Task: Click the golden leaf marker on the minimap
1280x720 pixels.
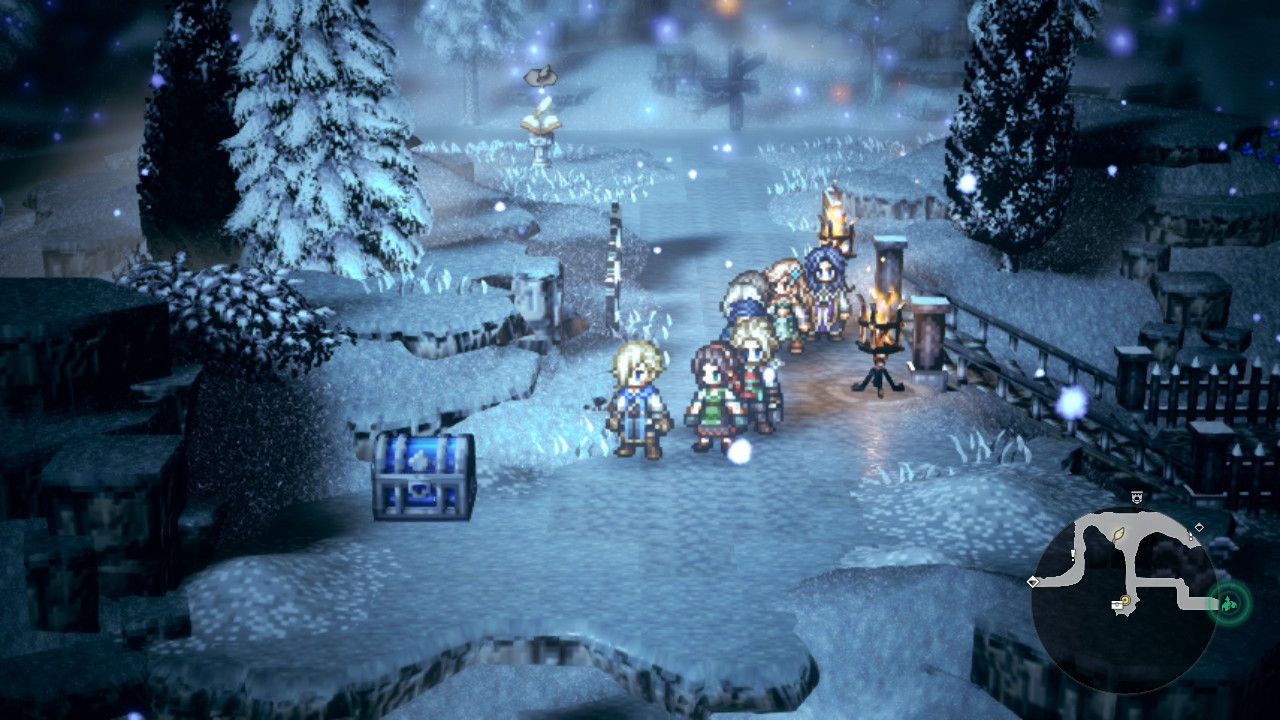Action: (1118, 536)
